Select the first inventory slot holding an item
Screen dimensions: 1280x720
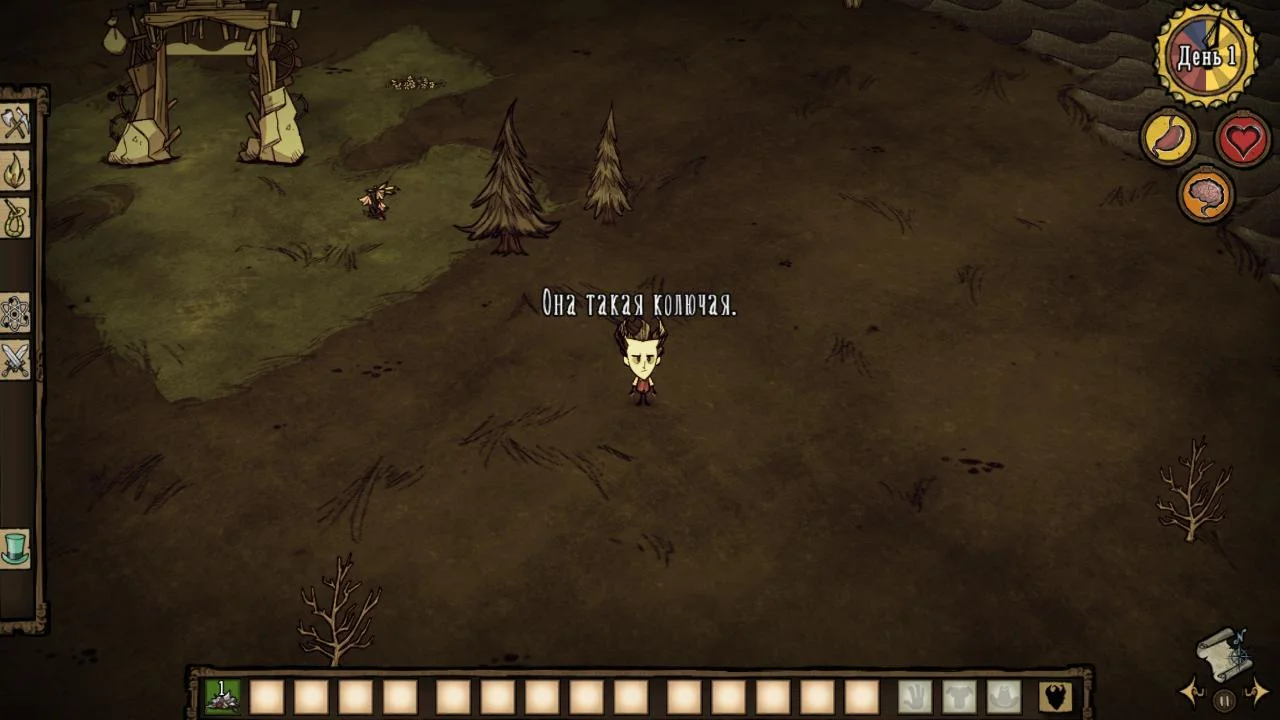pyautogui.click(x=222, y=696)
